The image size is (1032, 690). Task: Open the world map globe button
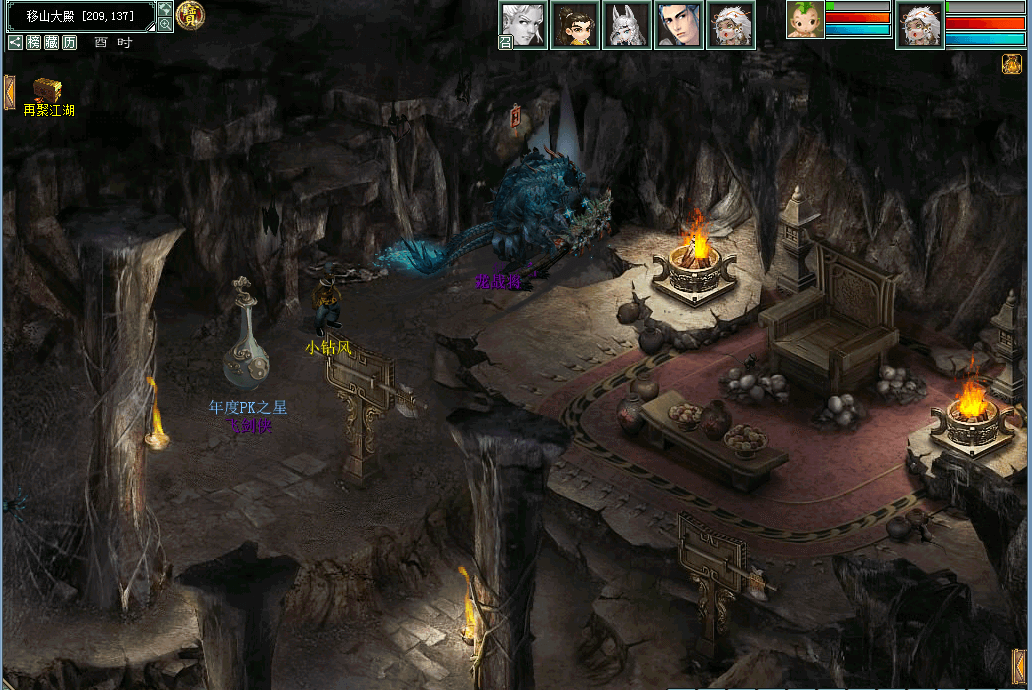(x=165, y=9)
